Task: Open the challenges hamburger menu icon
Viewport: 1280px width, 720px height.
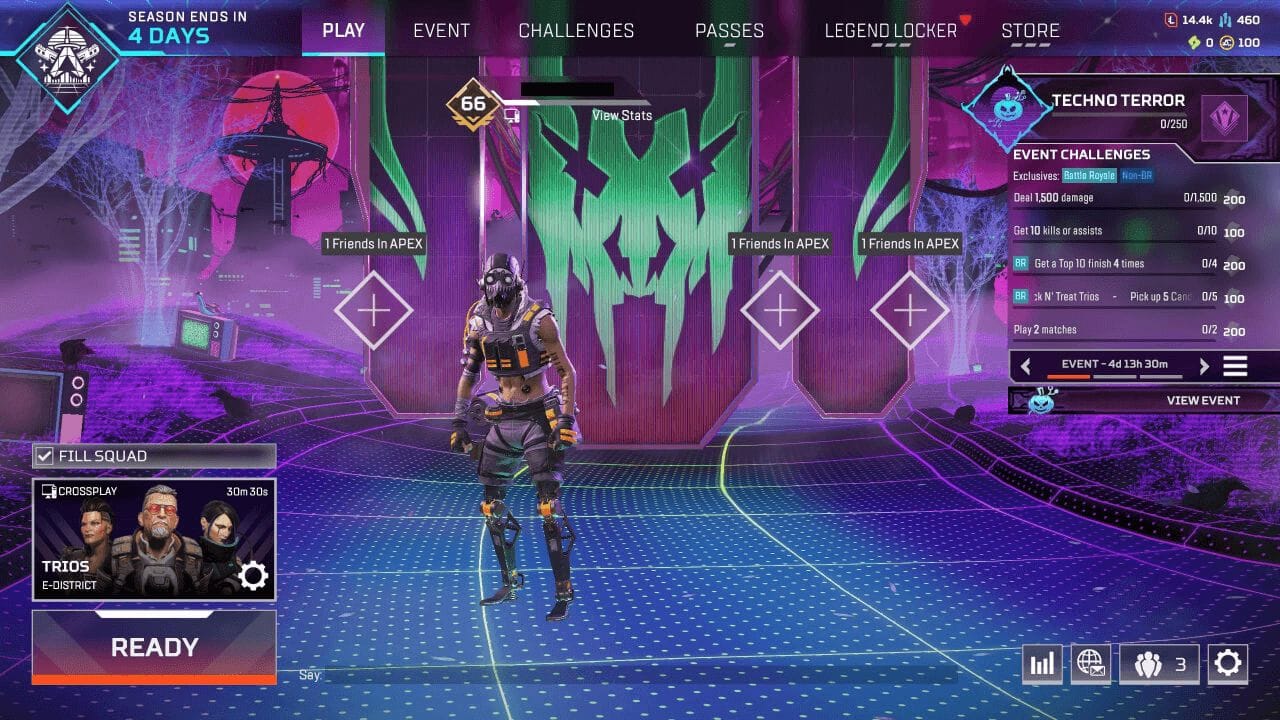Action: 1235,366
